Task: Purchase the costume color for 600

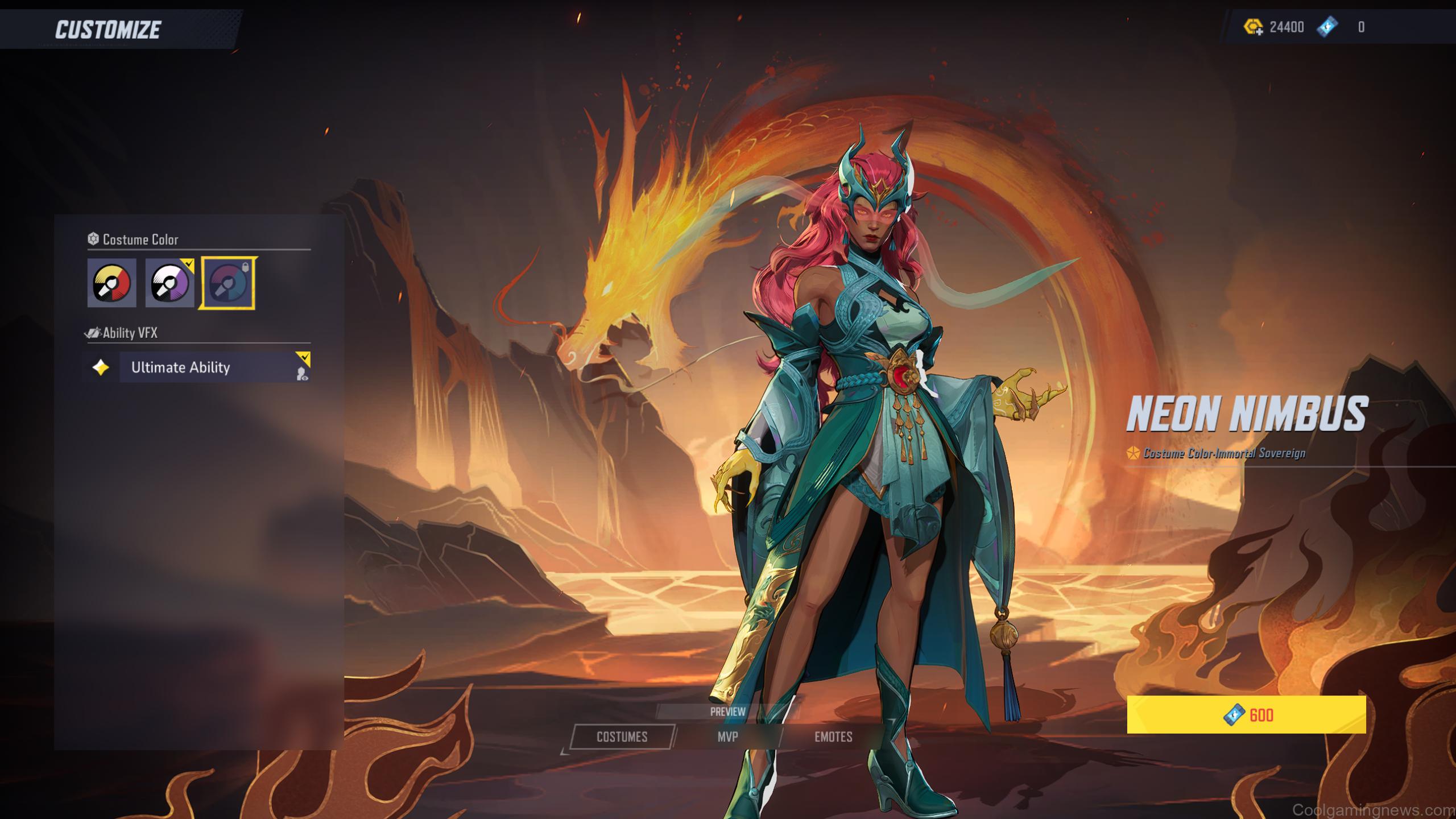Action: (1246, 715)
